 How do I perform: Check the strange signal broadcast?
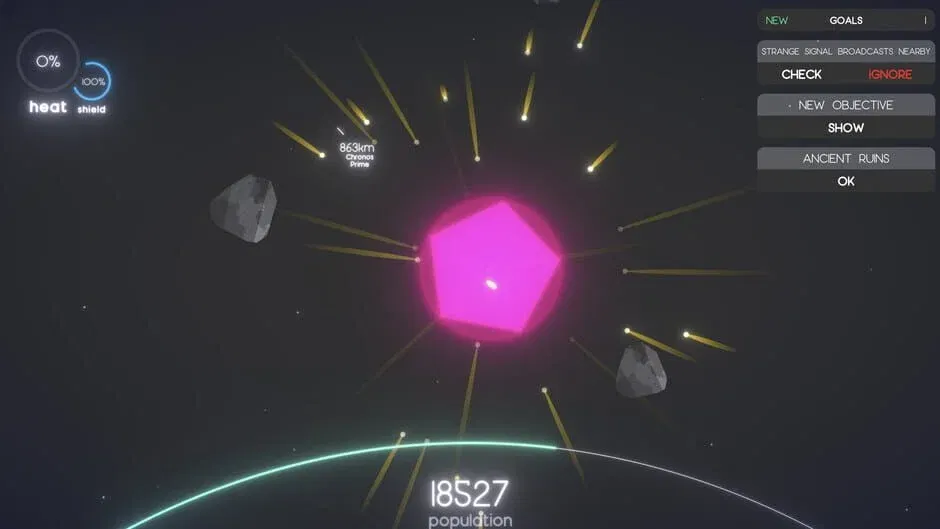pyautogui.click(x=801, y=74)
